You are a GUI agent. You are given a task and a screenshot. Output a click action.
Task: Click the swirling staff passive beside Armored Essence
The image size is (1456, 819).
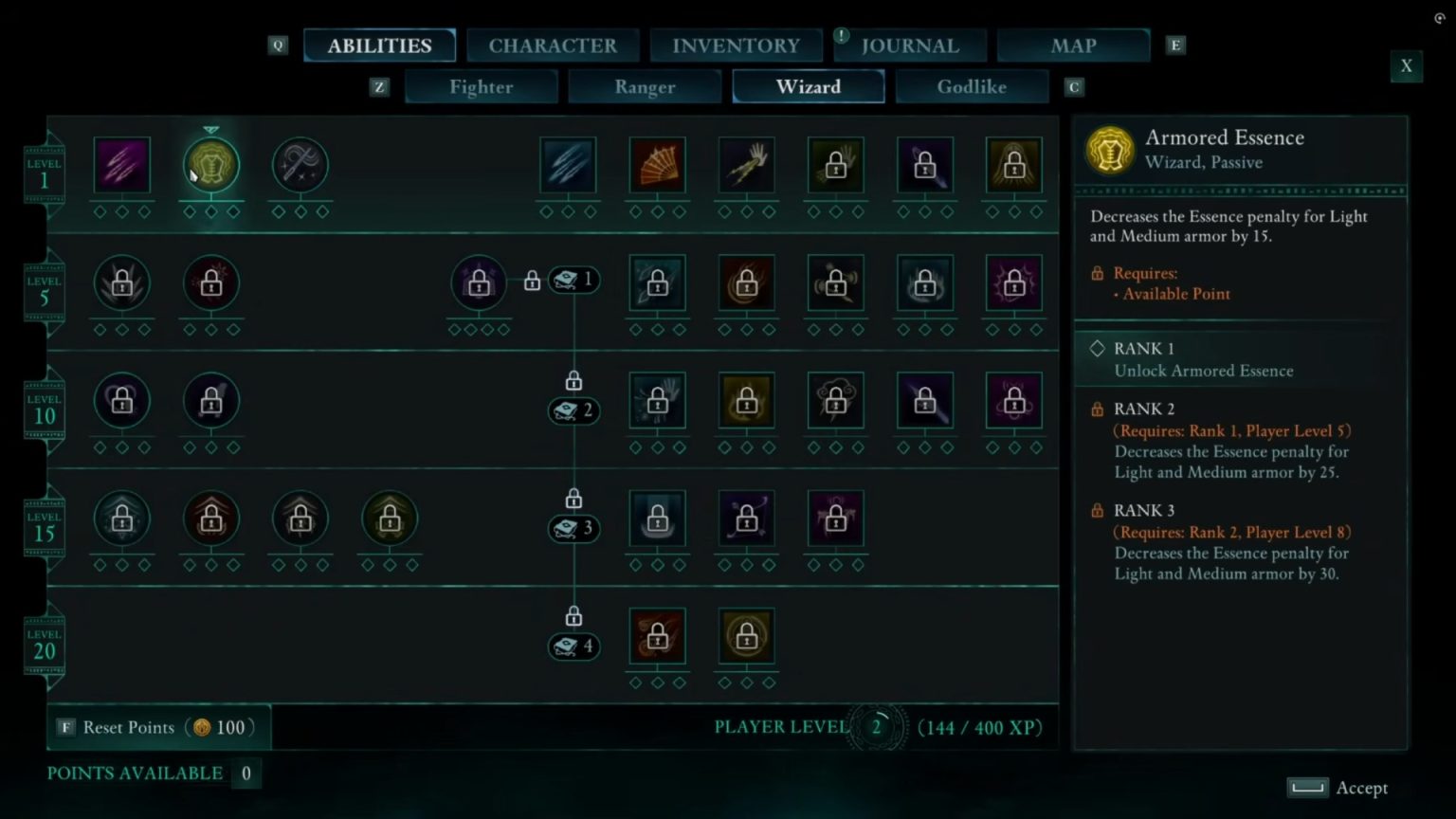pos(300,164)
